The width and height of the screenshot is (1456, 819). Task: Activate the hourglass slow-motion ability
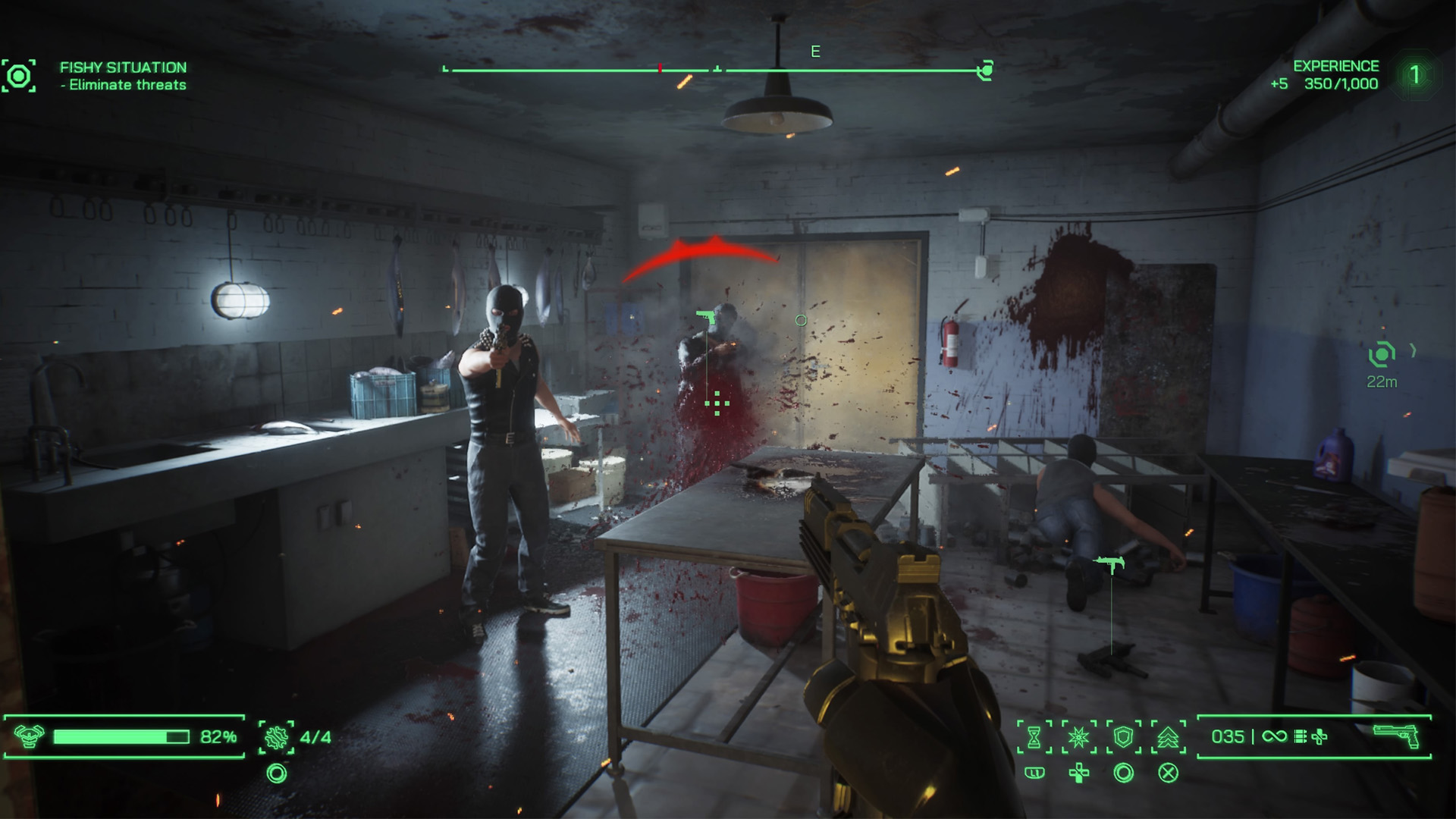[1034, 736]
